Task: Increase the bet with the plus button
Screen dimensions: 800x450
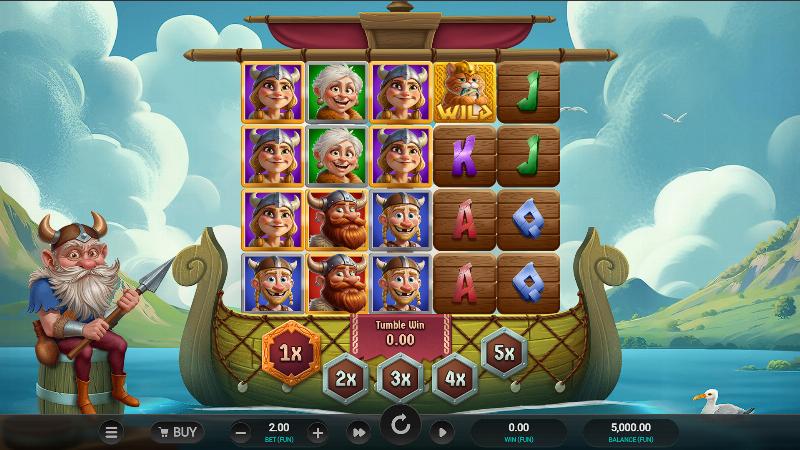Action: 317,432
